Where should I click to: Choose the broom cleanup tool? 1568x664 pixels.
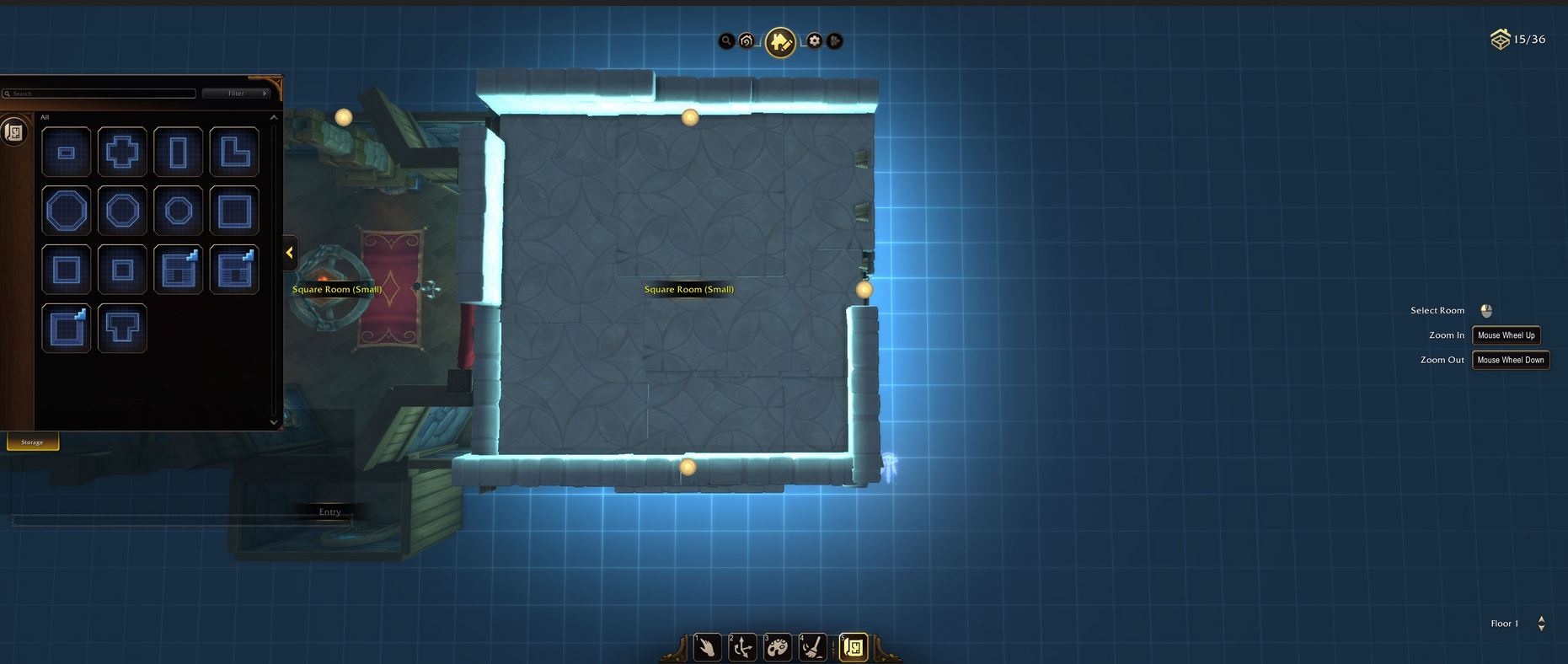point(812,647)
